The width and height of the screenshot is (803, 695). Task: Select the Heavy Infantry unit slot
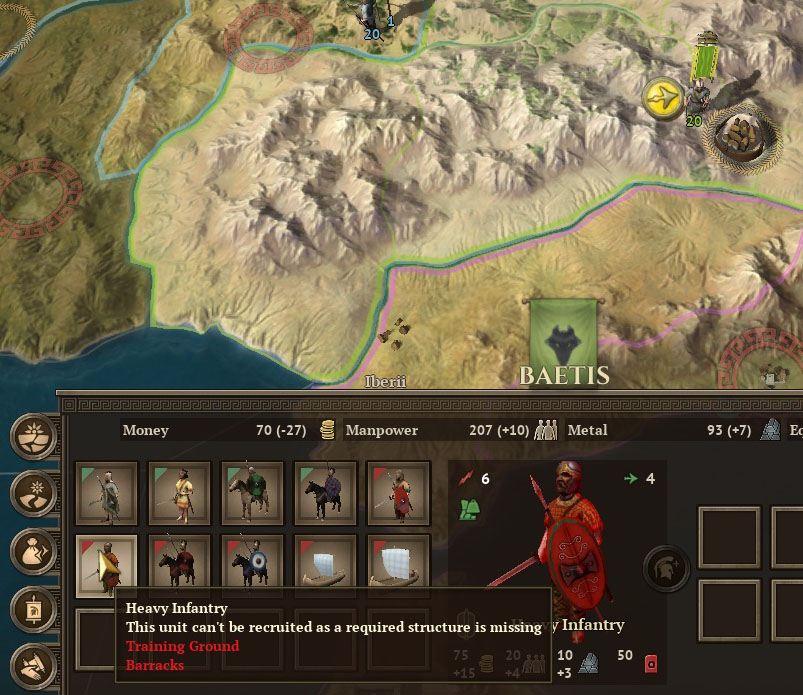(x=106, y=565)
